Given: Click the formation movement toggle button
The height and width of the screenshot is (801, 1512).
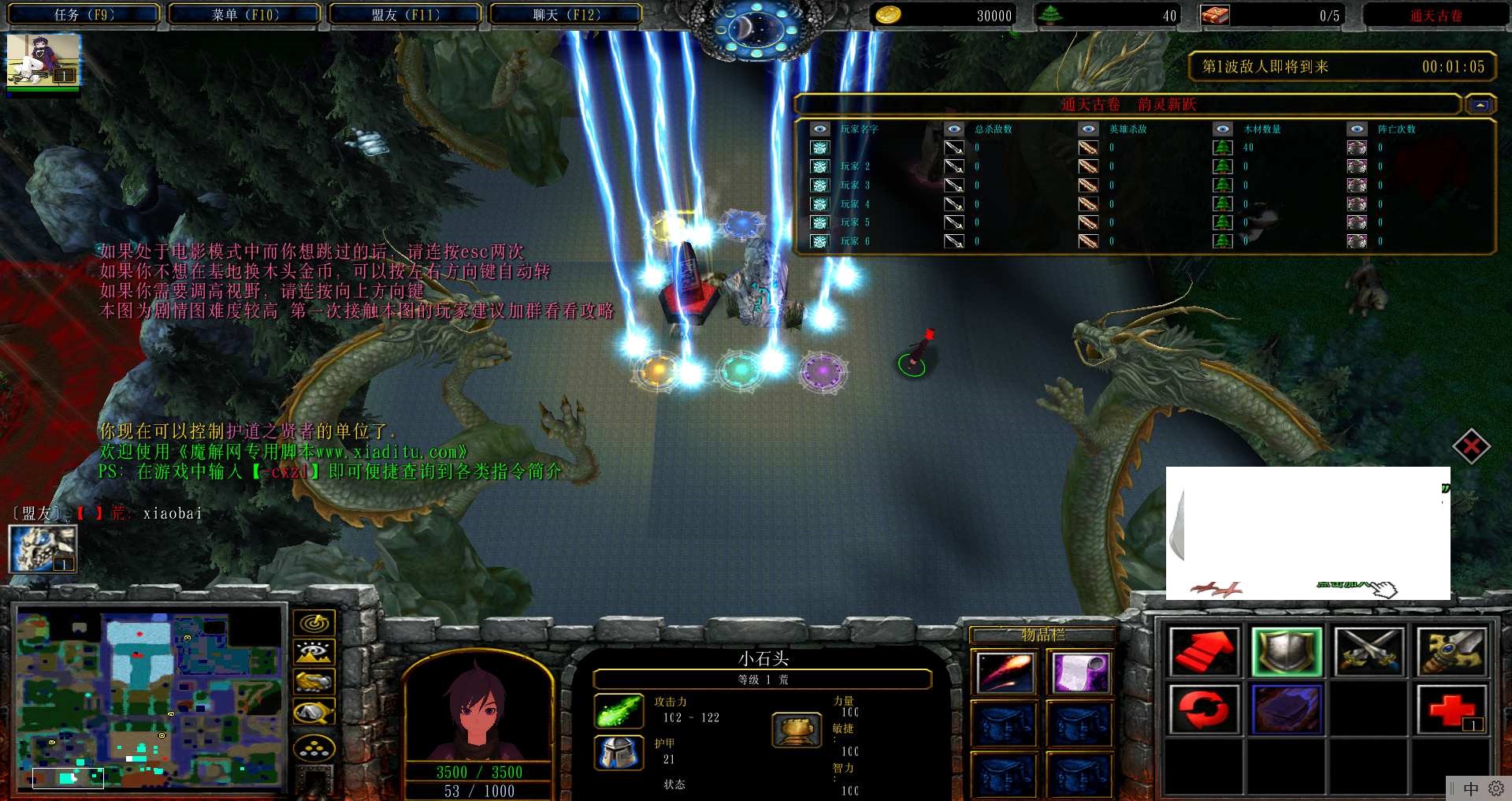Looking at the screenshot, I should [x=314, y=747].
